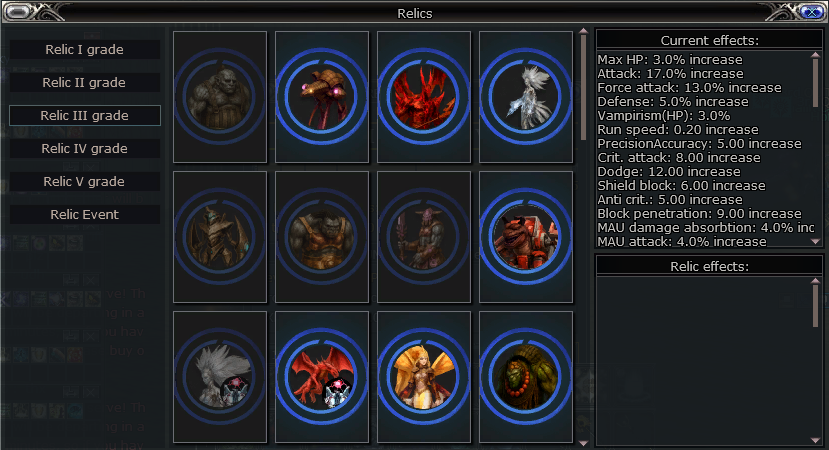Close the Relics window
The width and height of the screenshot is (829, 450).
[x=811, y=12]
